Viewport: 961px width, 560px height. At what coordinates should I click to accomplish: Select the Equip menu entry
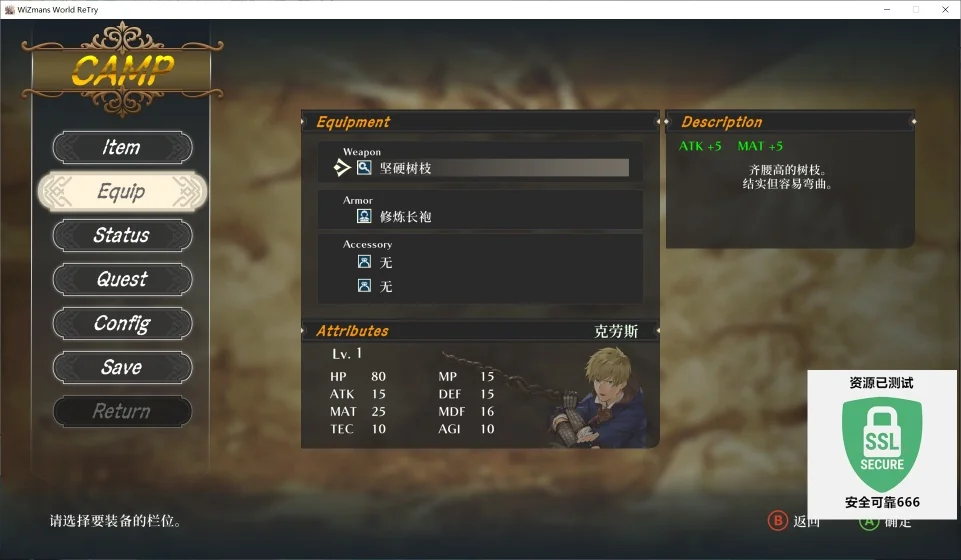pos(122,192)
